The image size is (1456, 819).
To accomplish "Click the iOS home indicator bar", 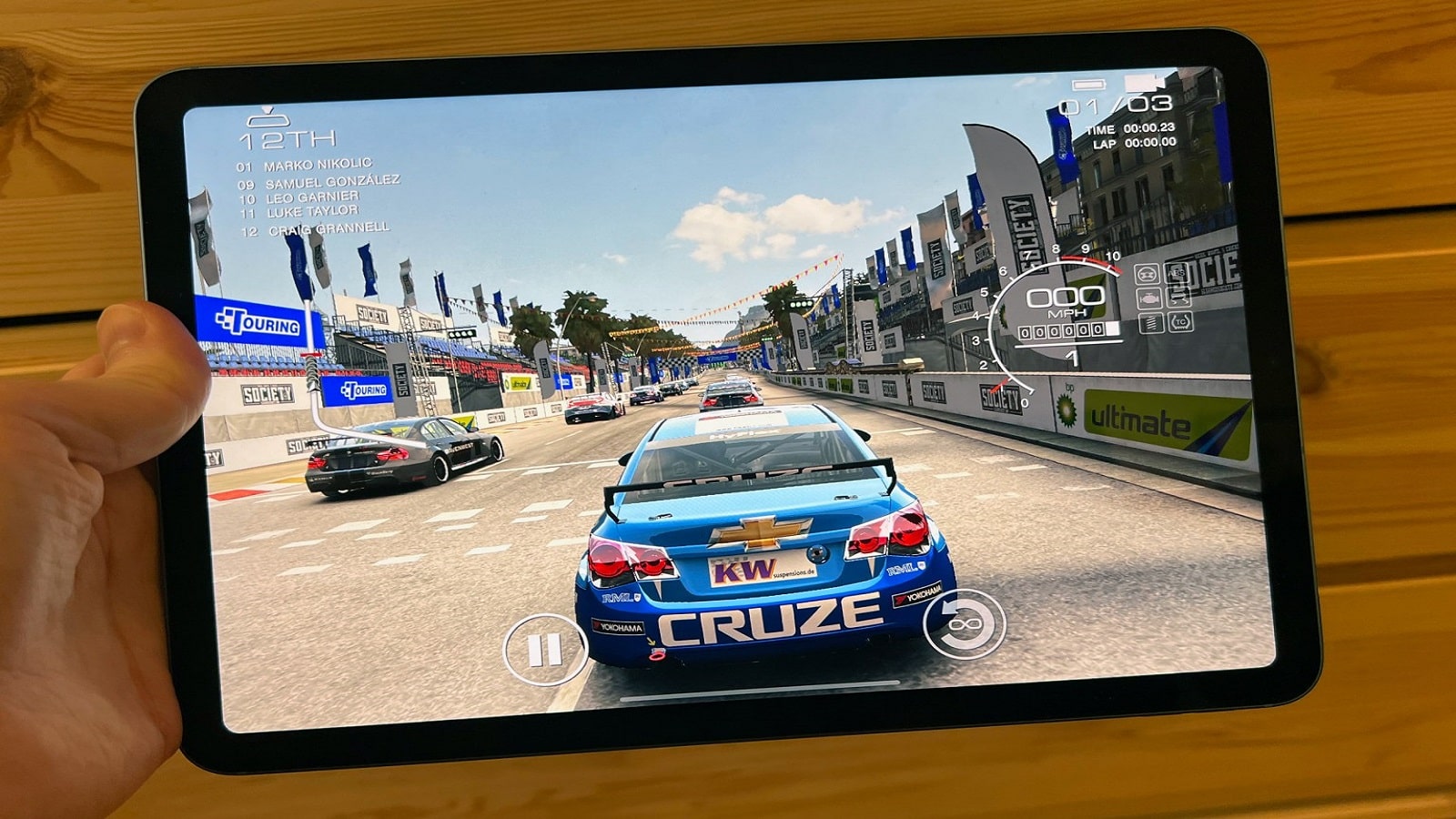I will pyautogui.click(x=760, y=692).
